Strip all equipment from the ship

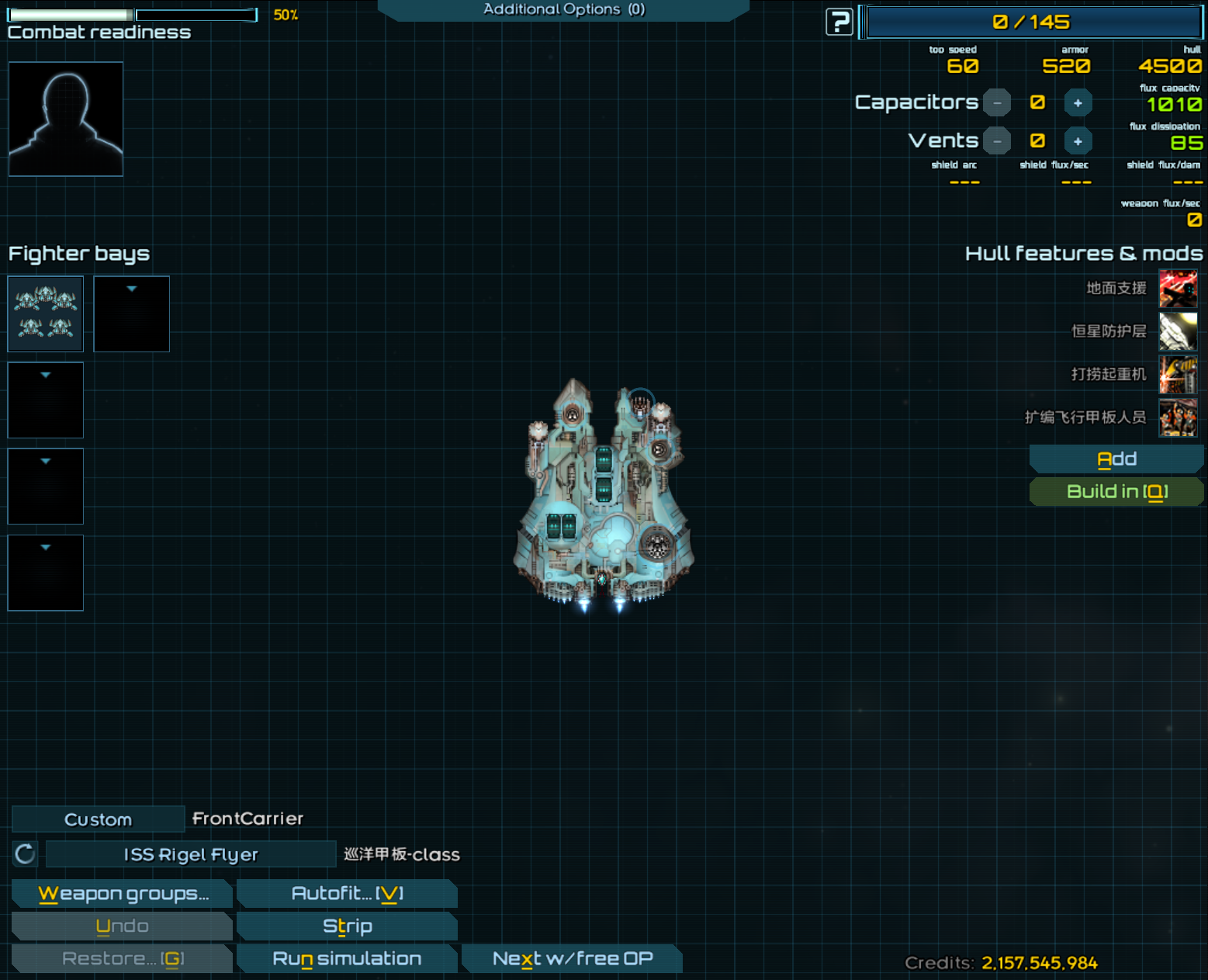pos(347,926)
